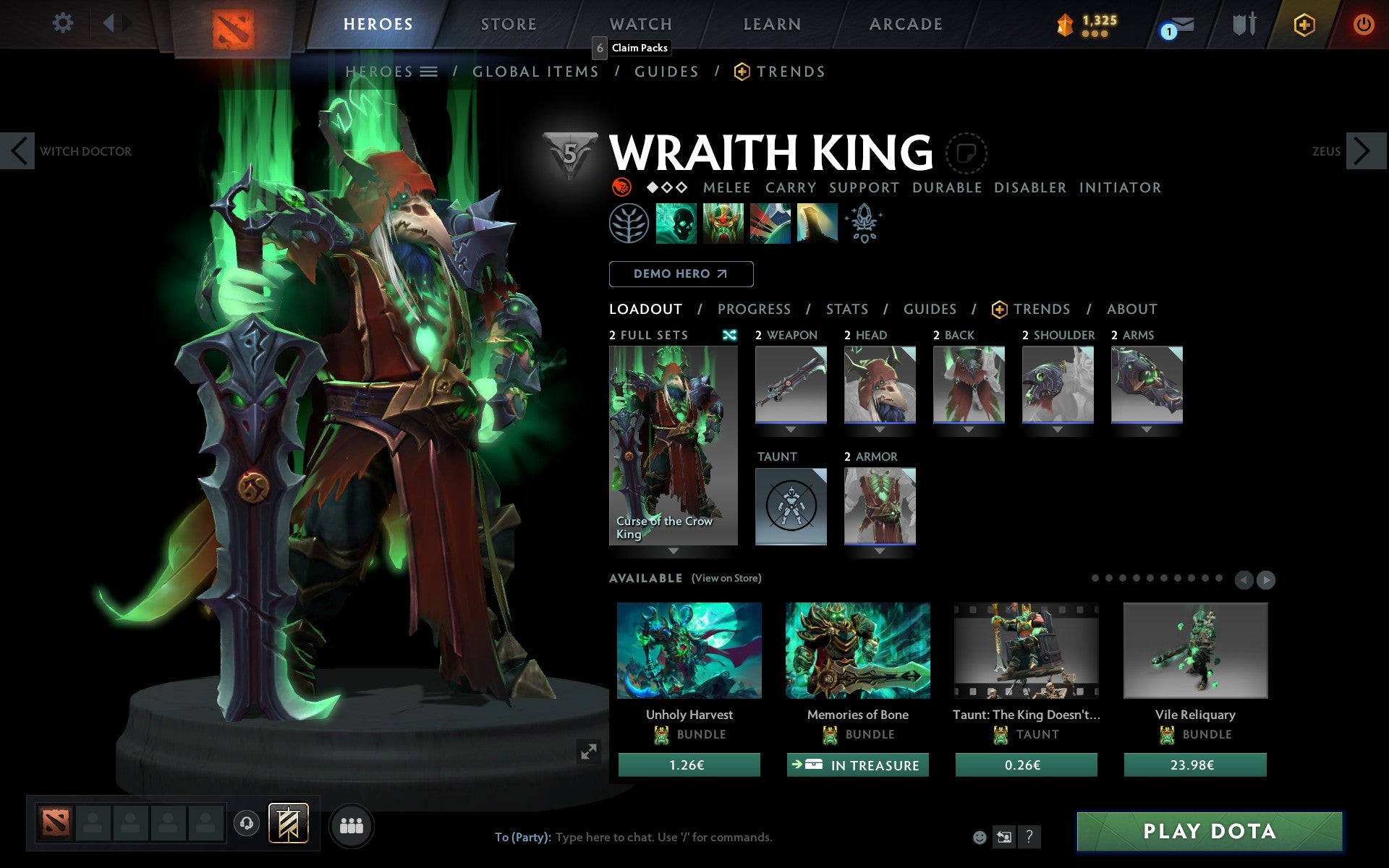Click the DEMO HERO button
The width and height of the screenshot is (1389, 868).
(681, 273)
